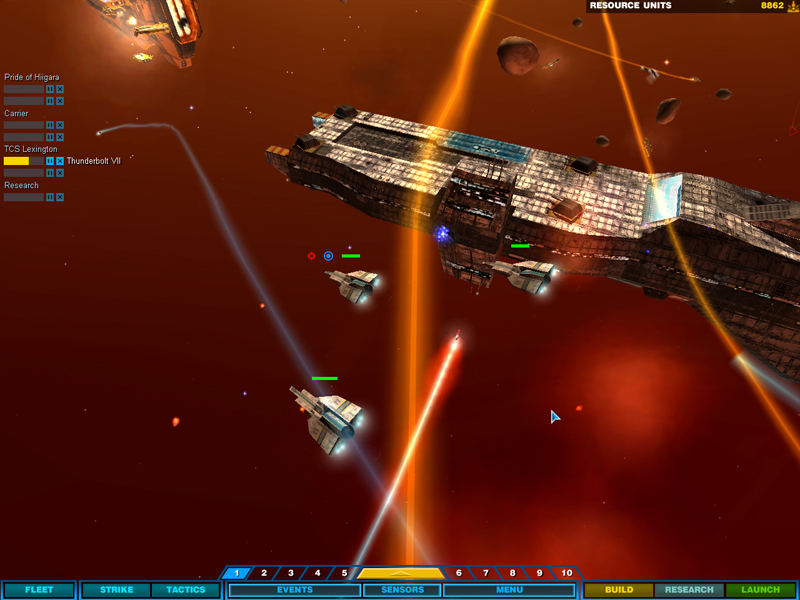
Task: Open the Fleet panel
Action: pyautogui.click(x=39, y=590)
